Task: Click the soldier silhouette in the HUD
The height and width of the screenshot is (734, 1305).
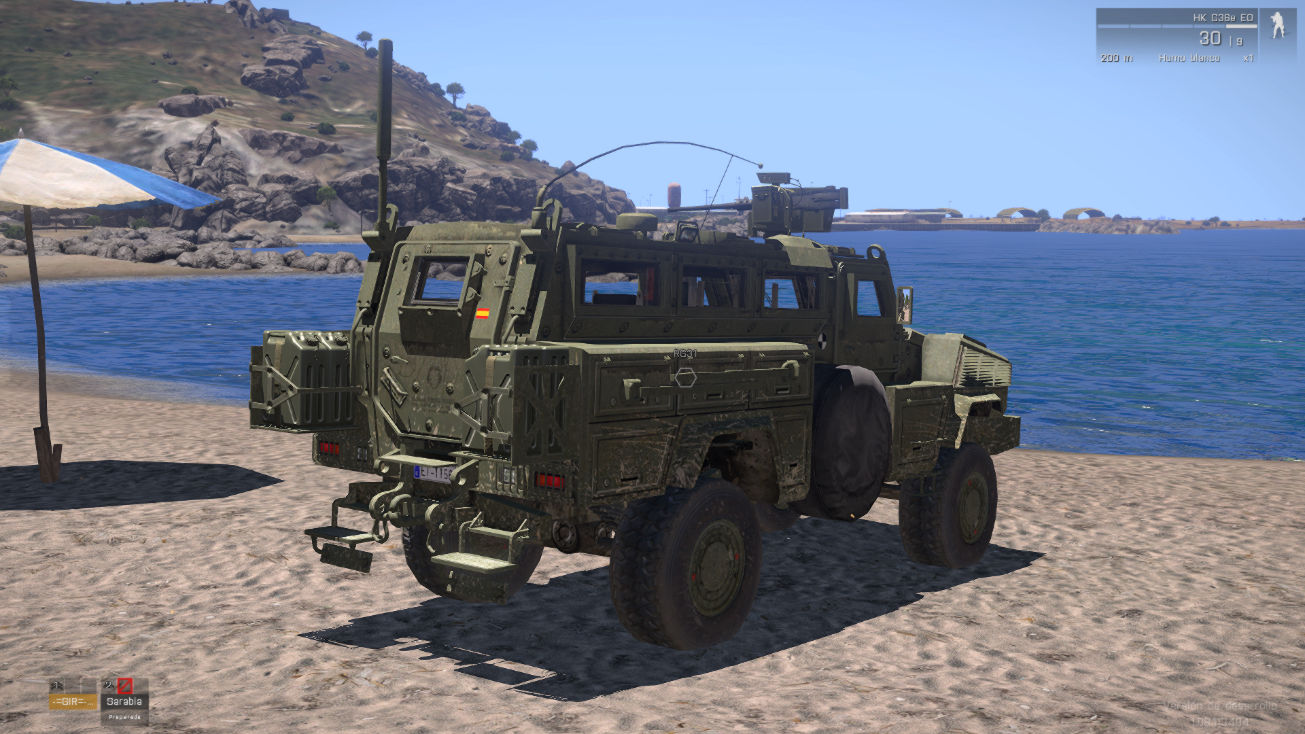Action: tap(1277, 28)
